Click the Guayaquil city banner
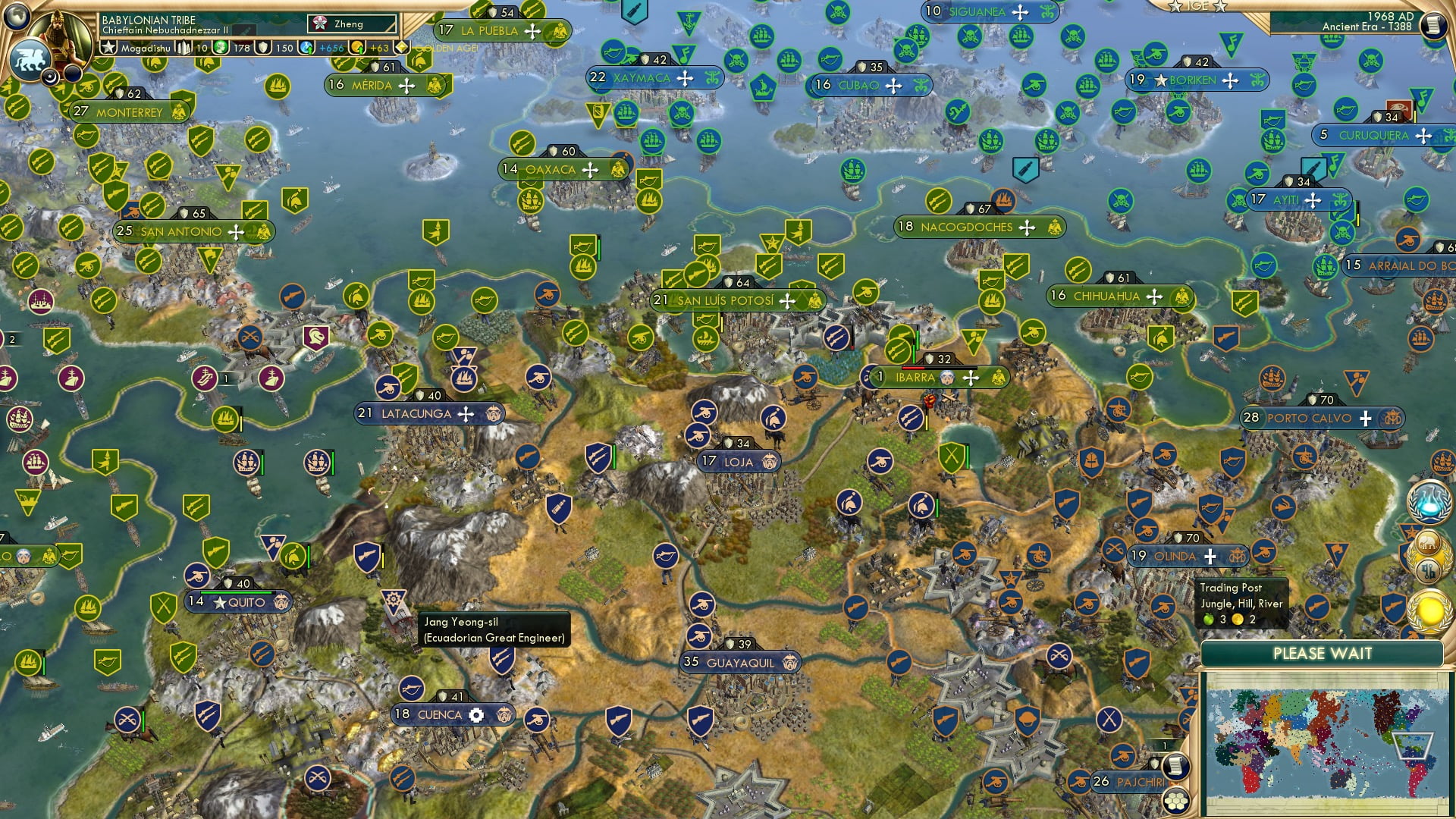1456x819 pixels. [x=739, y=662]
